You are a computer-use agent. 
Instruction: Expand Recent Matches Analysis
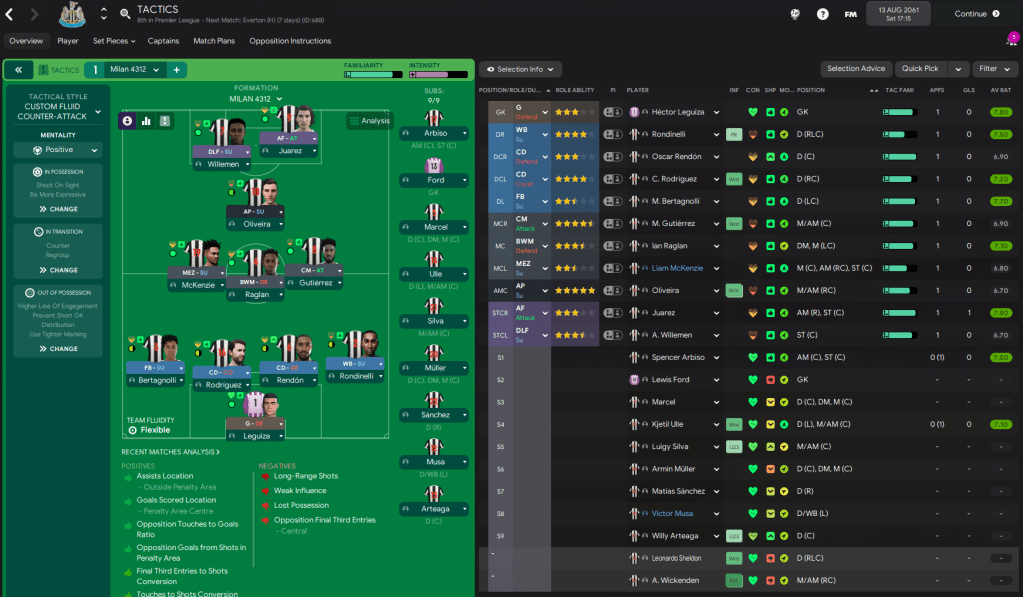pyautogui.click(x=170, y=452)
